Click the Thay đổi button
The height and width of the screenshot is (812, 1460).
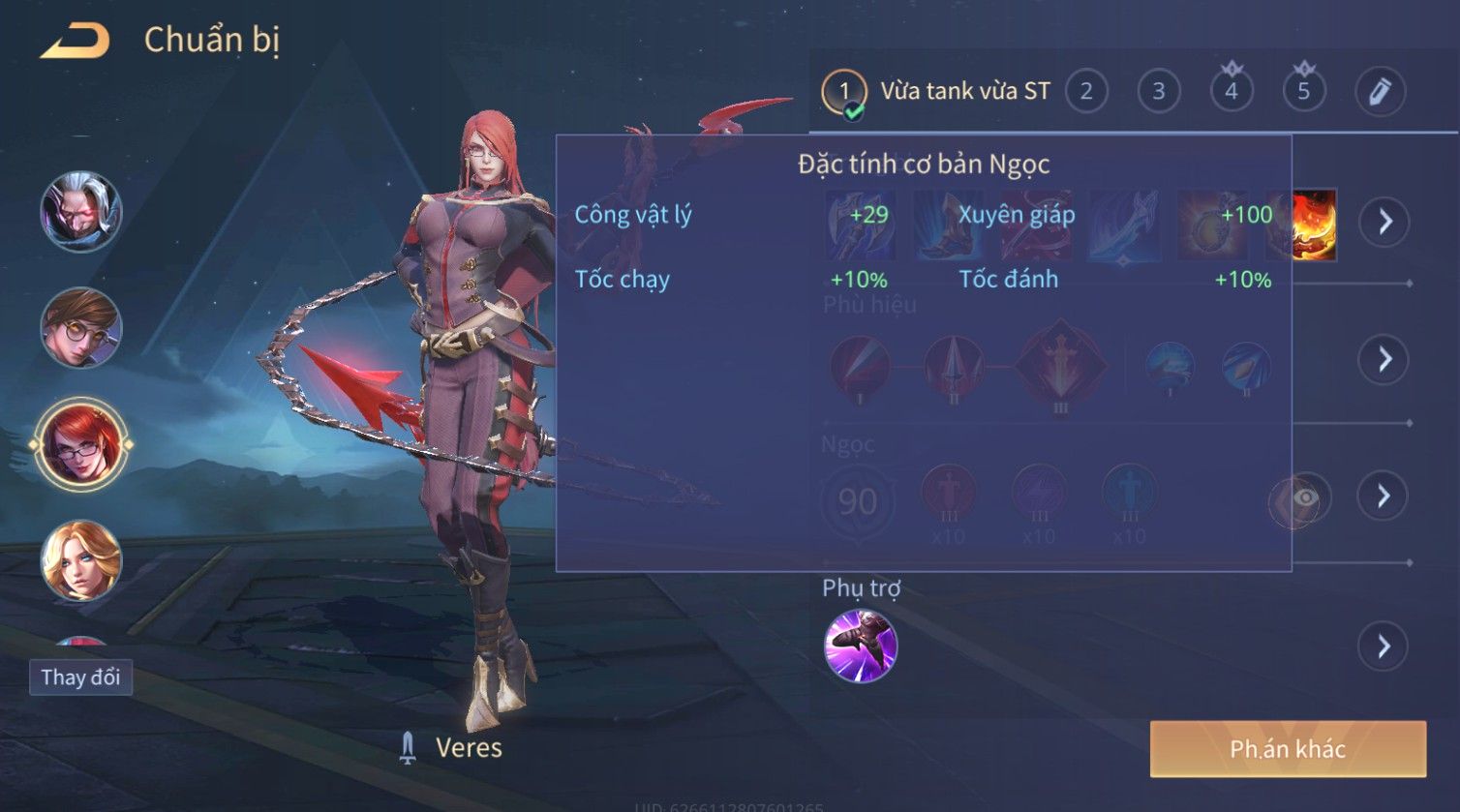[x=80, y=677]
